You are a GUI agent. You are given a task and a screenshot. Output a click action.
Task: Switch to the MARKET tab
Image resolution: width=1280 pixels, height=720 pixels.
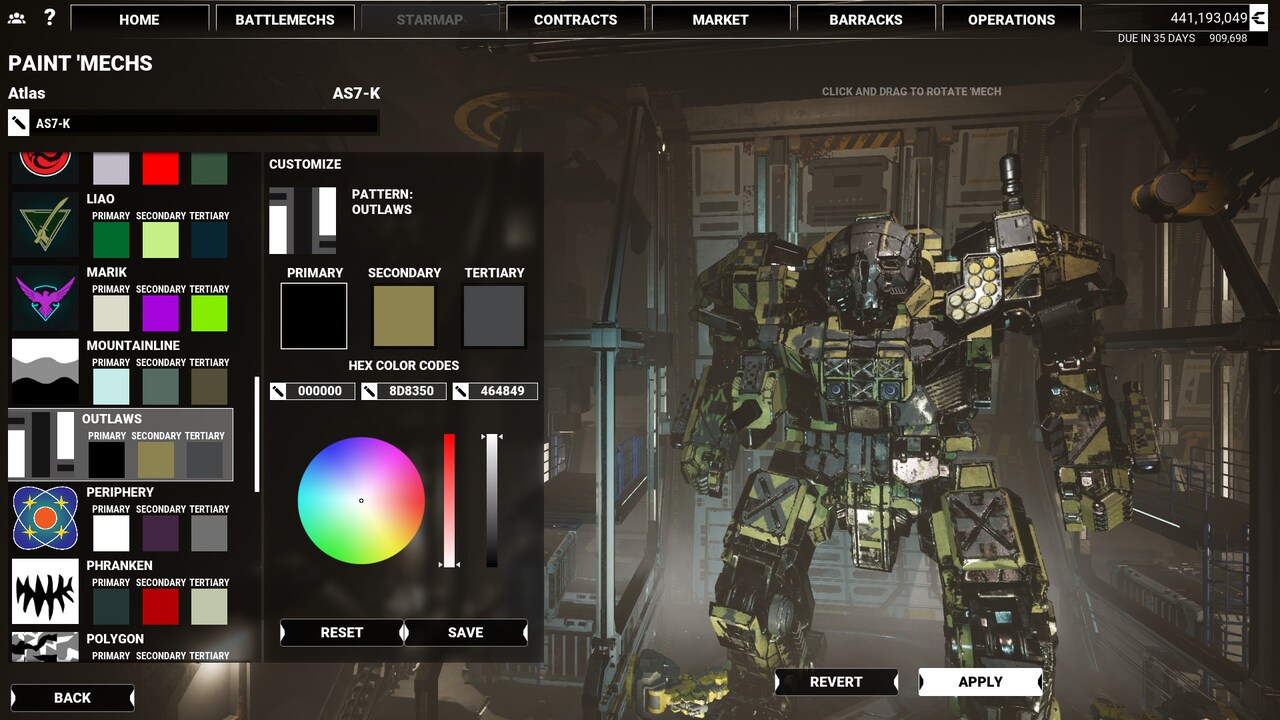pyautogui.click(x=720, y=18)
